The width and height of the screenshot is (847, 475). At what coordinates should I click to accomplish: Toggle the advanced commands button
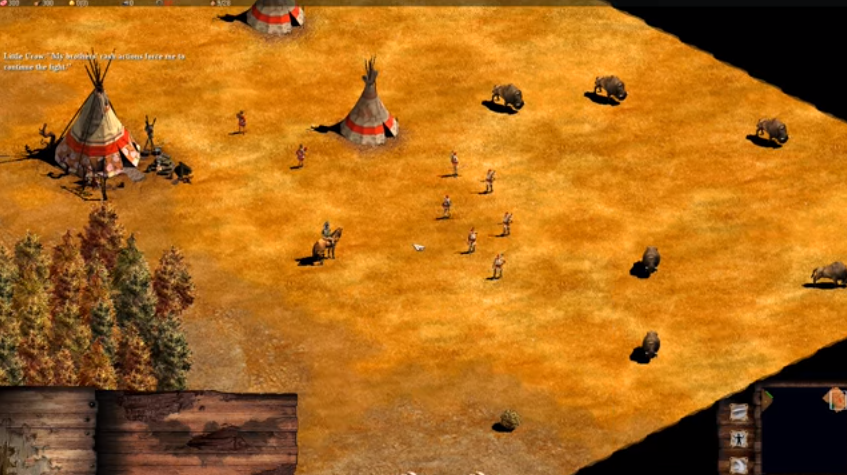pyautogui.click(x=738, y=464)
